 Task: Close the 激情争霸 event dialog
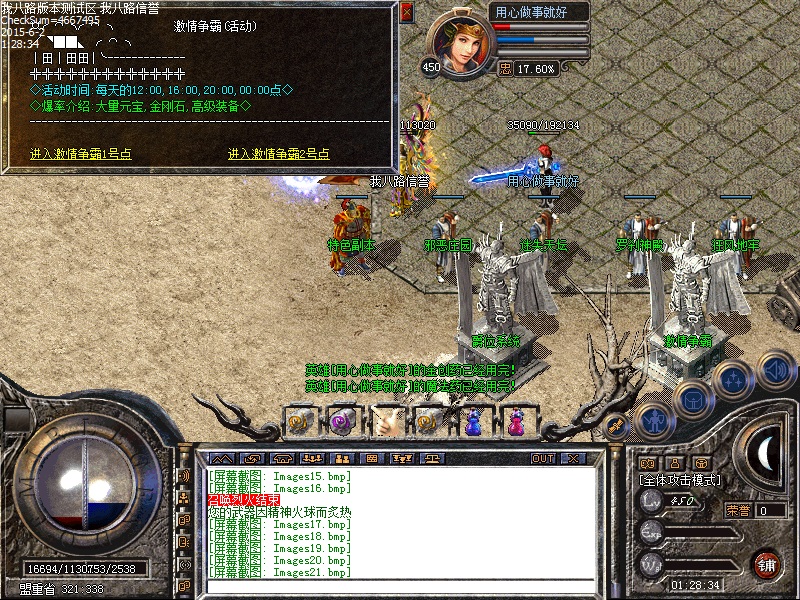[407, 13]
